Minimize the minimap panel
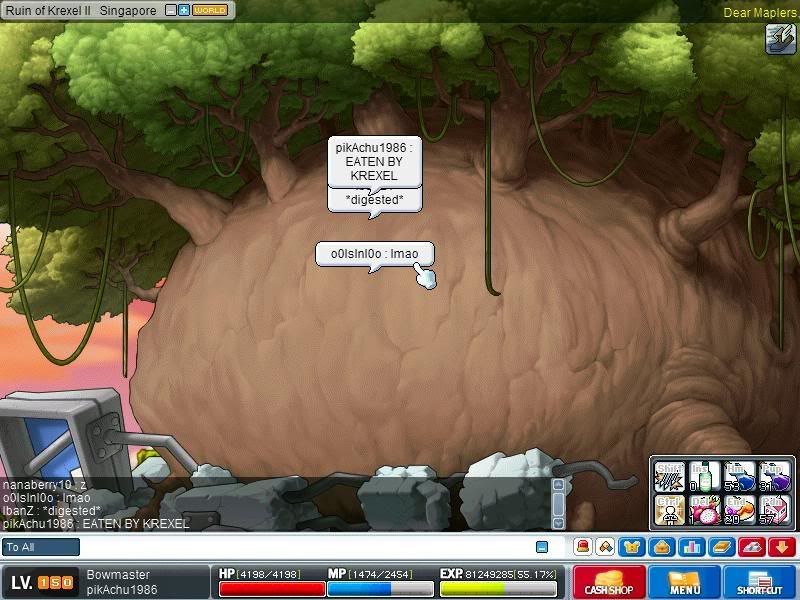The image size is (800, 600). pos(171,10)
